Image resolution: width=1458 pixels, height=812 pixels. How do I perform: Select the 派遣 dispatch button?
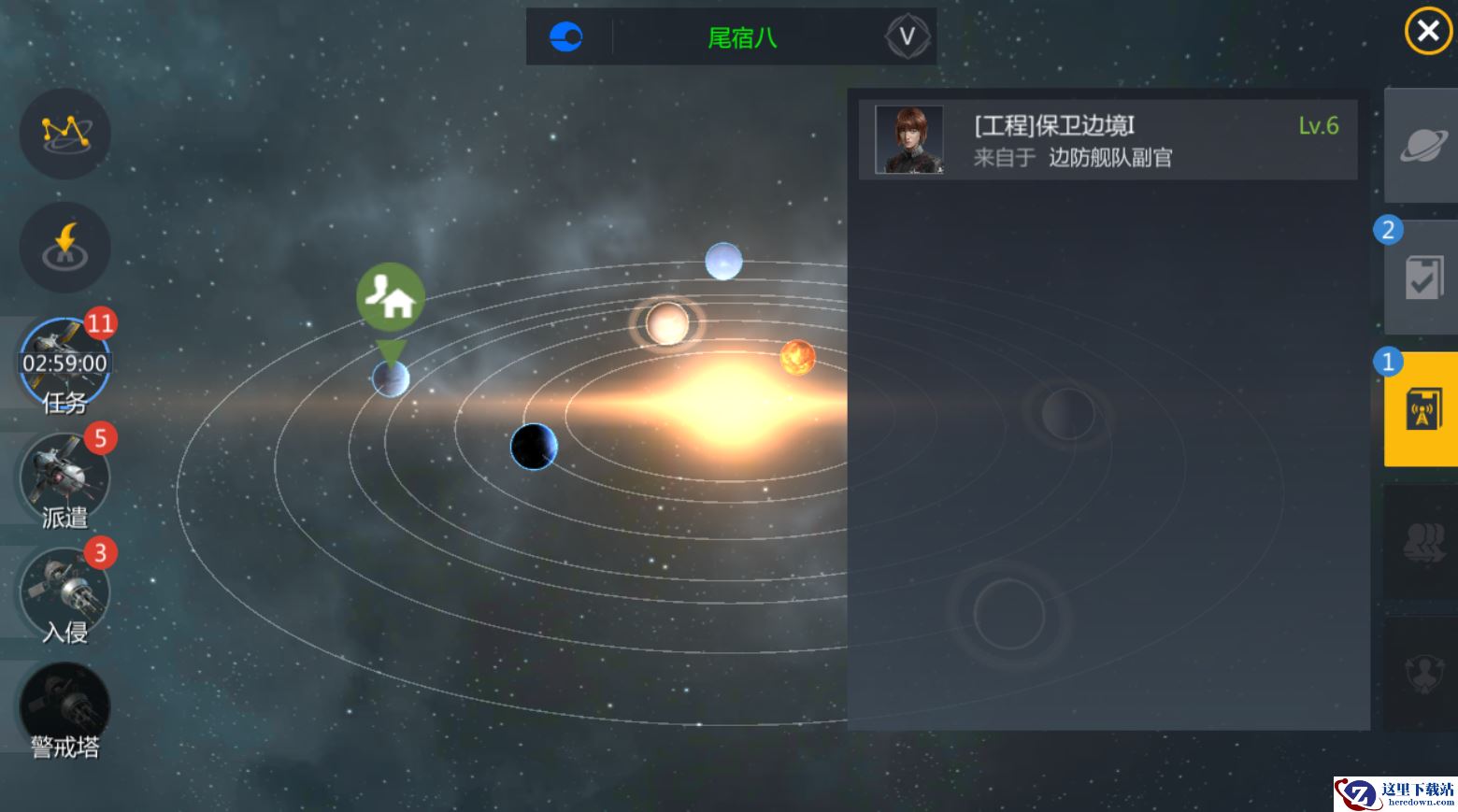[x=64, y=480]
